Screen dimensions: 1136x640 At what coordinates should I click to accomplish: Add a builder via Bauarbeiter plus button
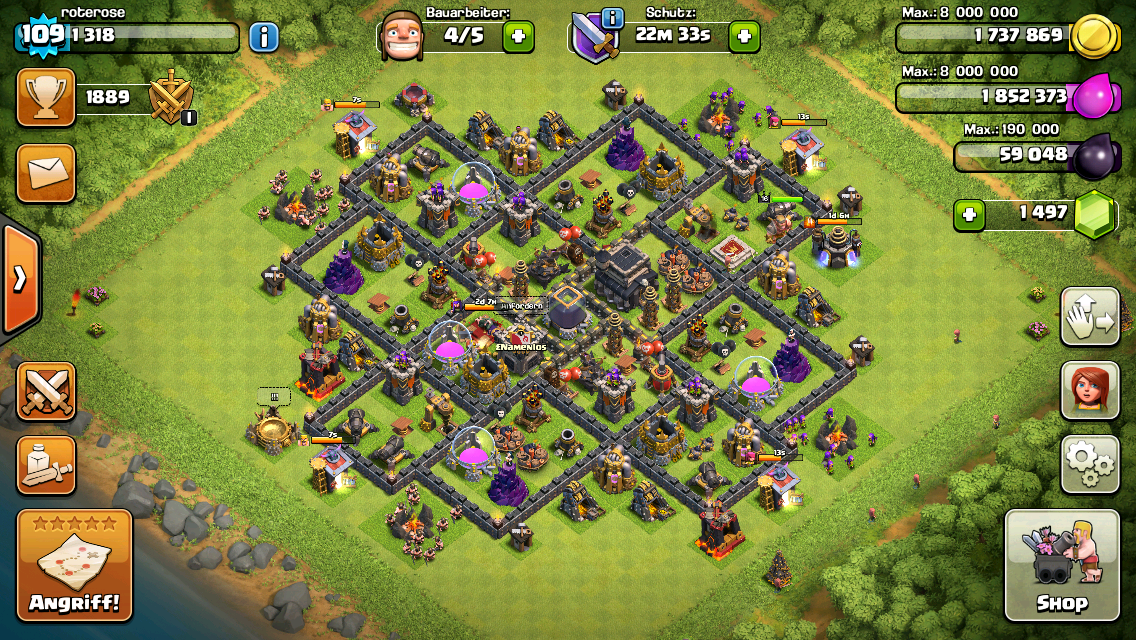517,37
